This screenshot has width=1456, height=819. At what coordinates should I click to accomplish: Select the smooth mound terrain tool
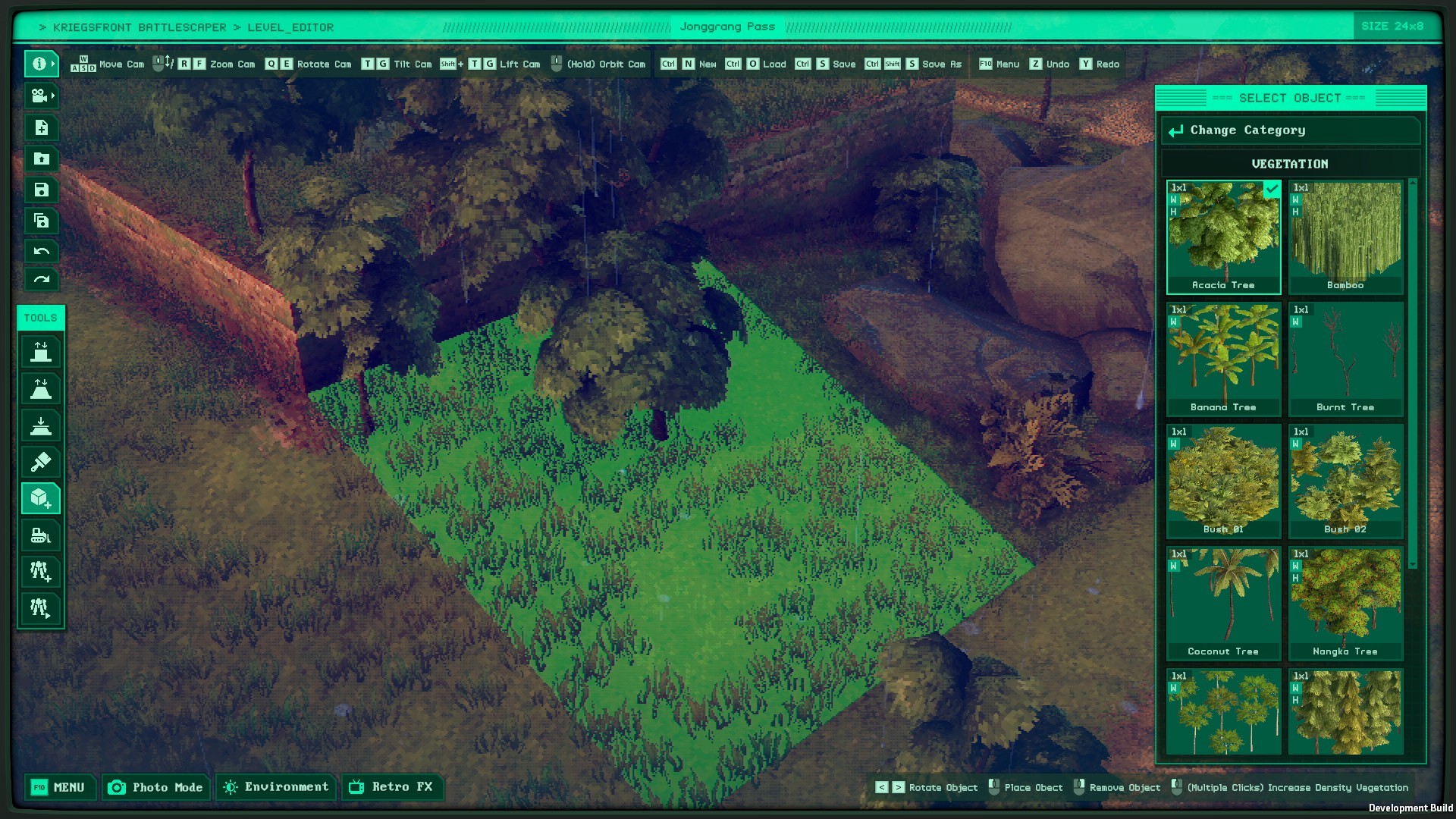click(x=41, y=388)
